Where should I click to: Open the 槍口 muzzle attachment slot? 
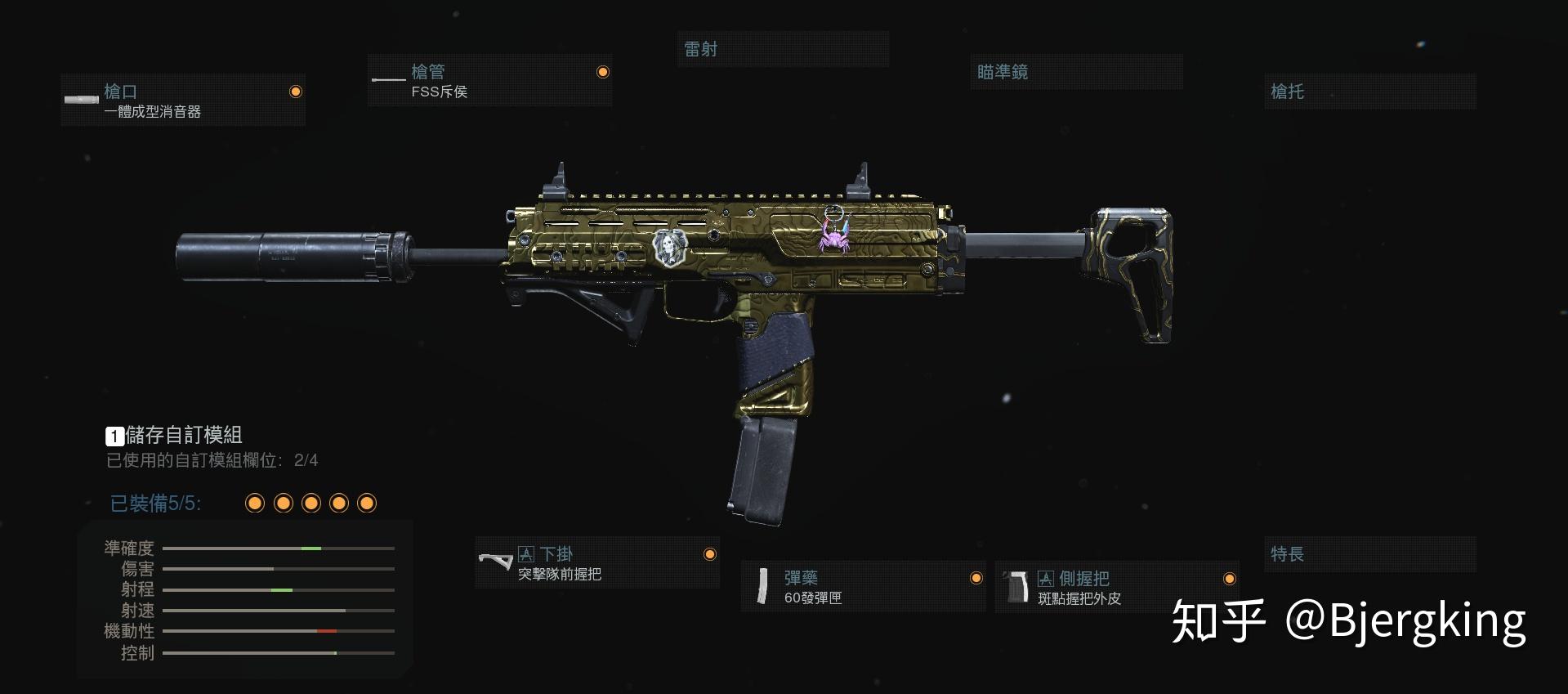(183, 100)
